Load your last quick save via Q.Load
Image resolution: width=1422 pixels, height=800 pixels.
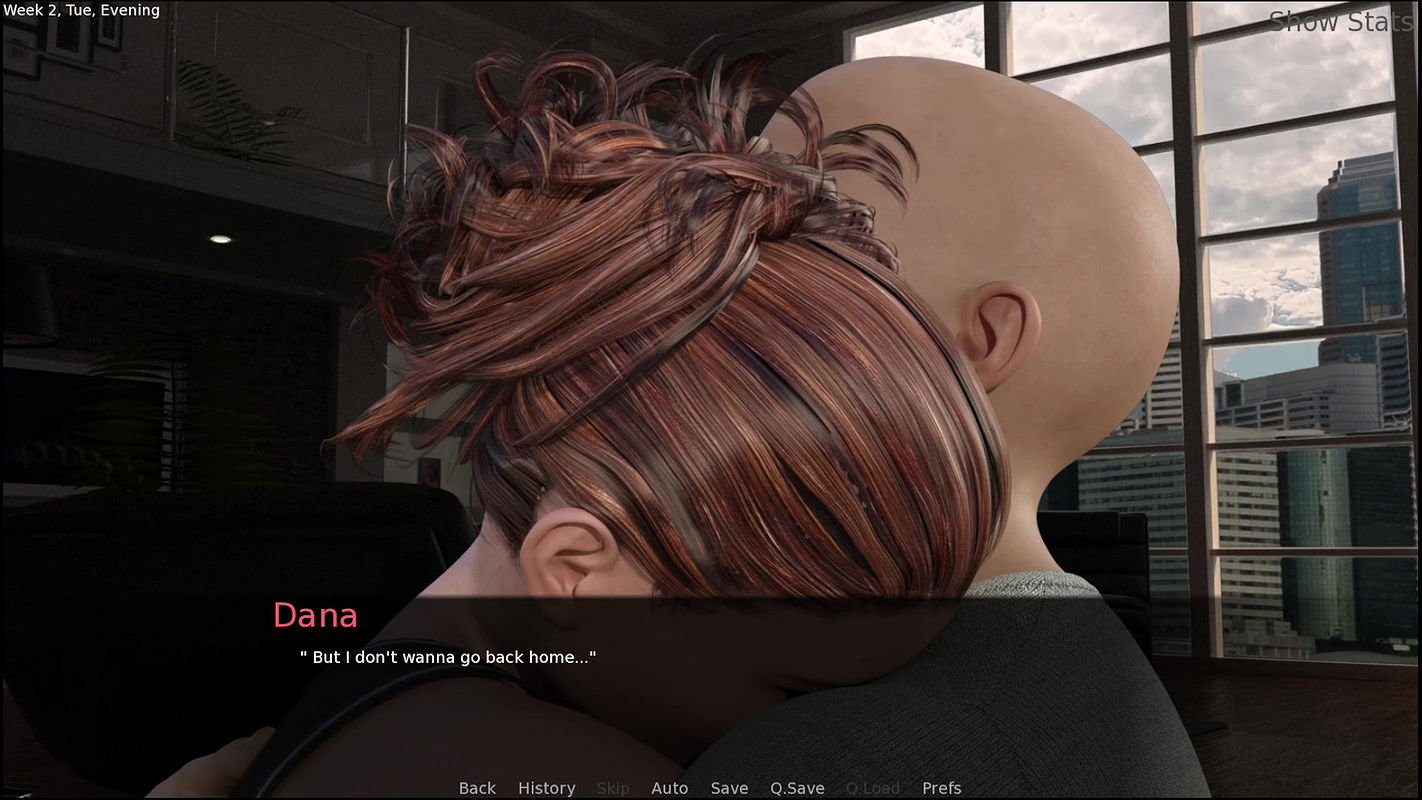[871, 788]
